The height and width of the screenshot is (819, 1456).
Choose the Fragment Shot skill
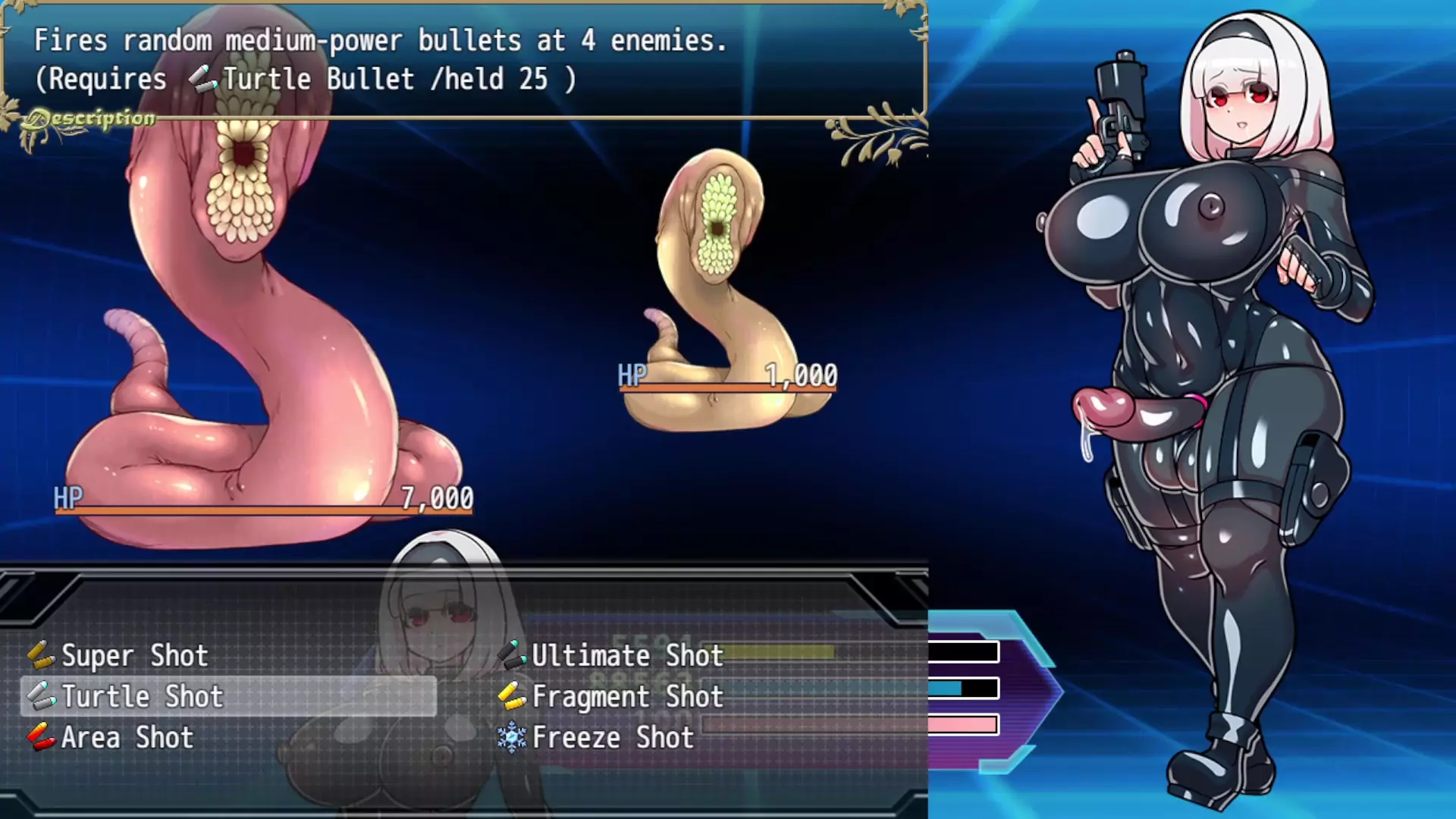pos(627,697)
